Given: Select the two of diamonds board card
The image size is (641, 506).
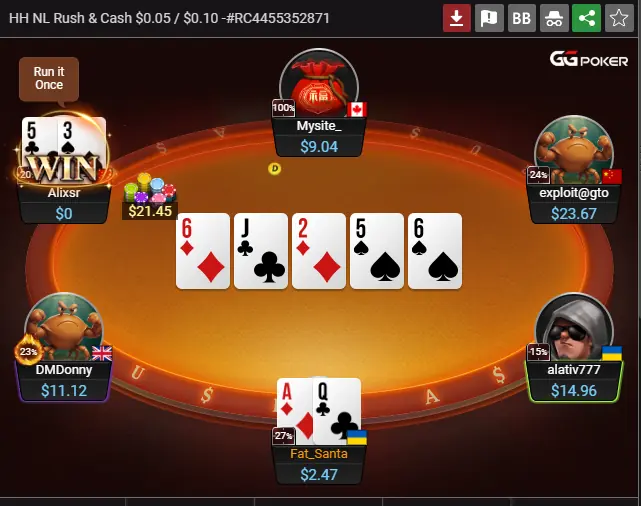Looking at the screenshot, I should 318,251.
